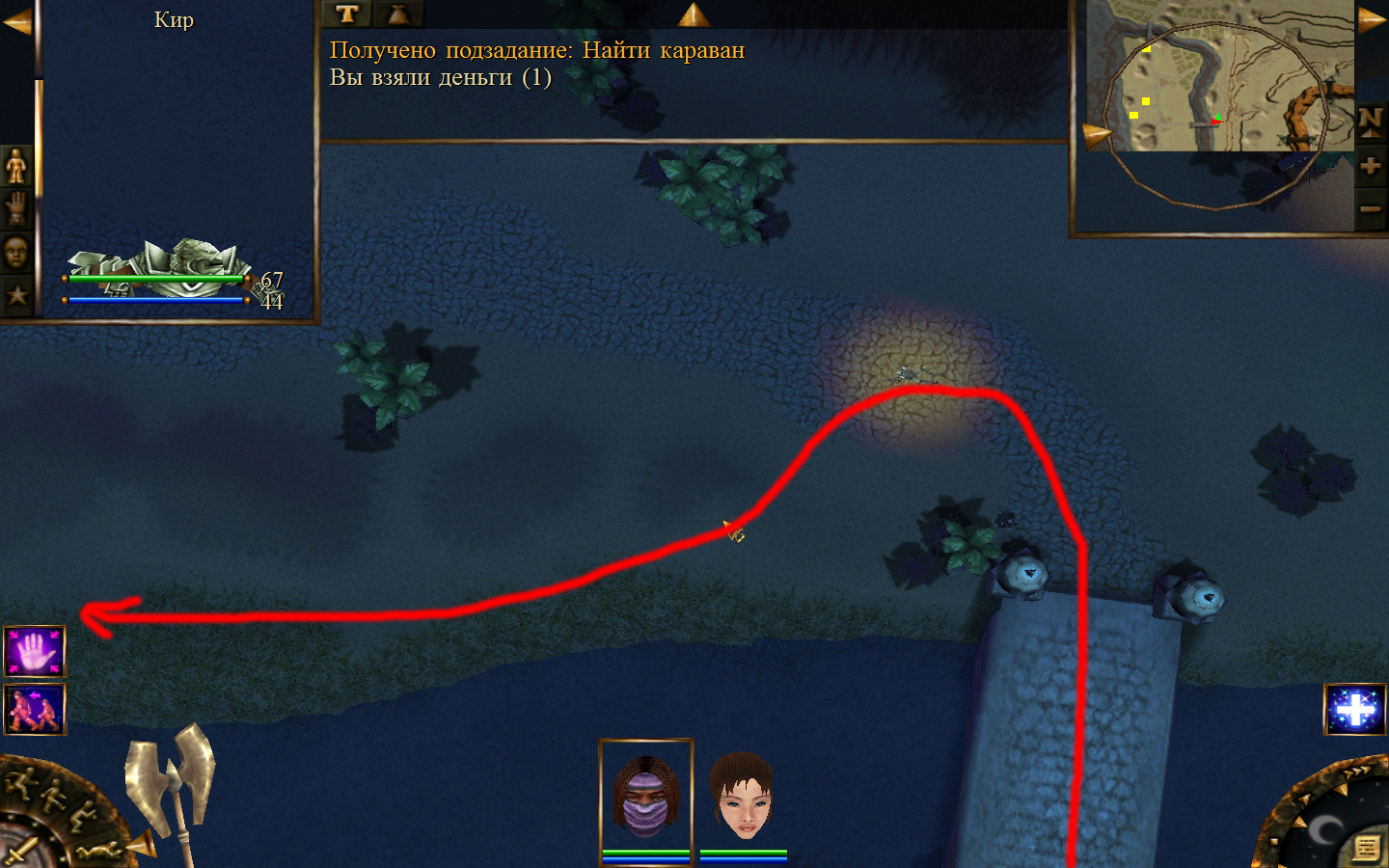Screen dimensions: 1389x868
Task: Switch to the money bag tab
Action: (397, 14)
